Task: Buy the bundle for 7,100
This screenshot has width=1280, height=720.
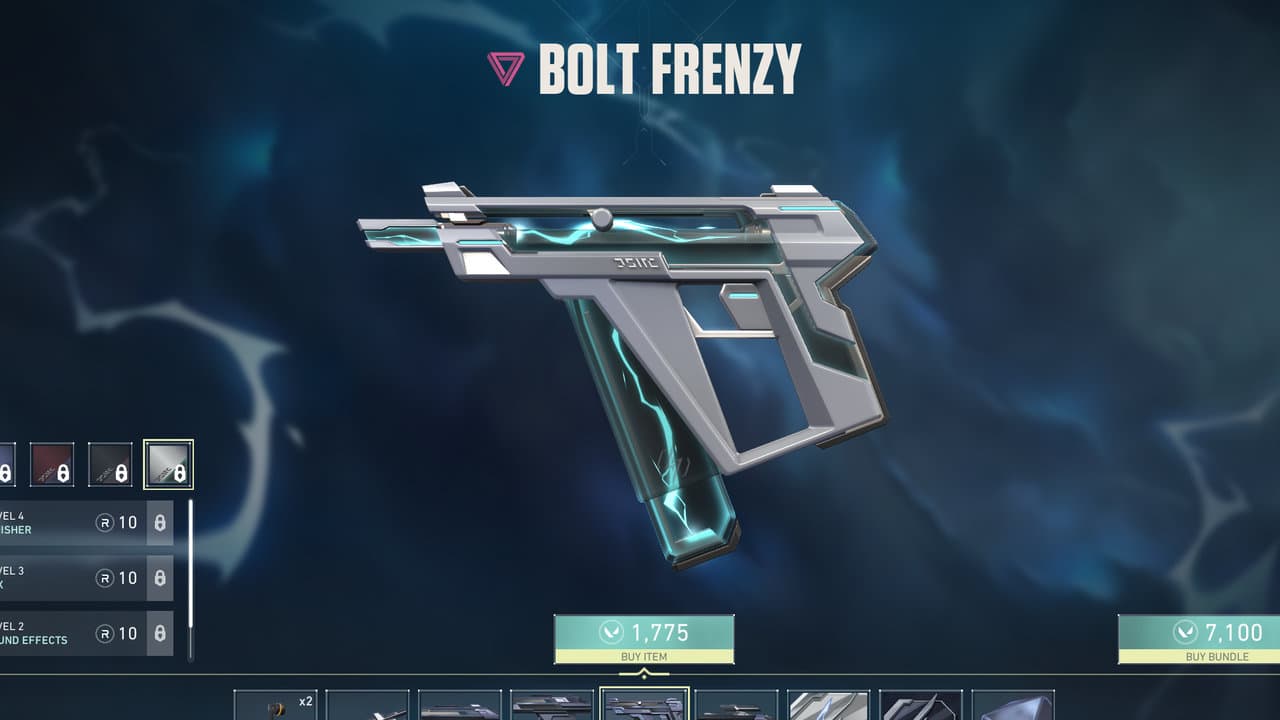Action: tap(1198, 639)
